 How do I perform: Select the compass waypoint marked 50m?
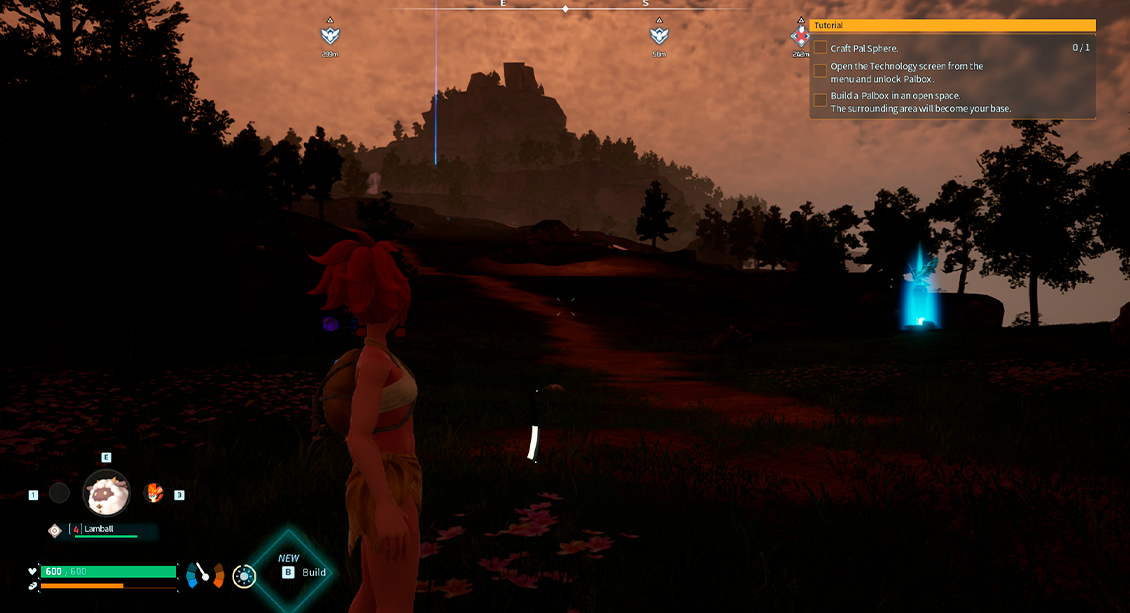[658, 36]
